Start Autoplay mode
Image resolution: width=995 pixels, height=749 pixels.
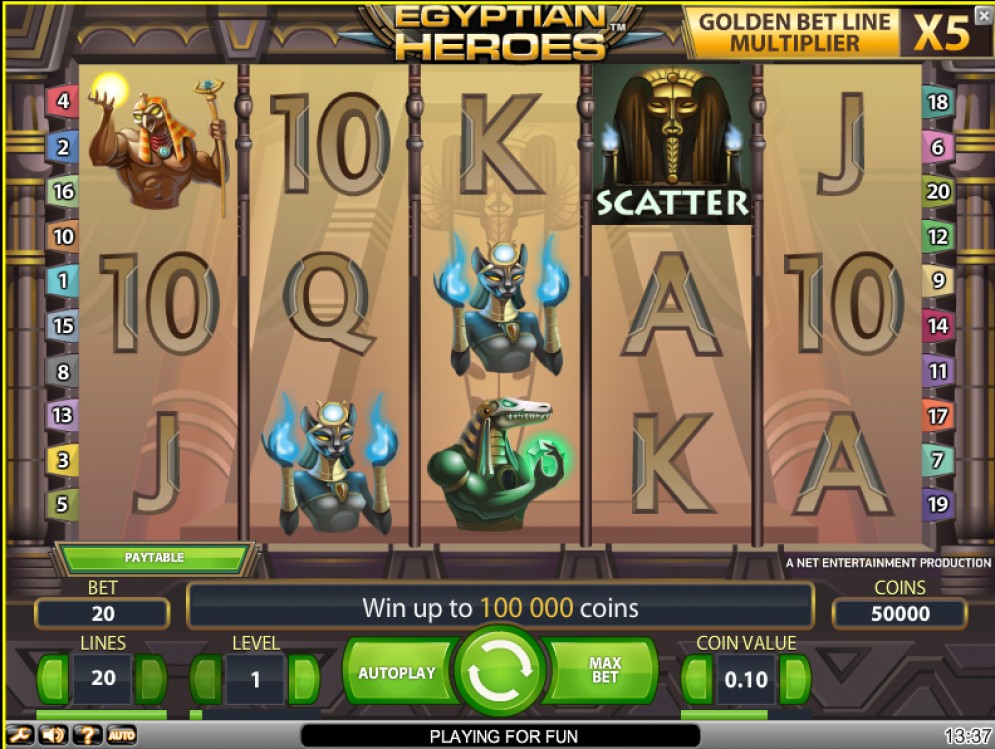click(396, 673)
